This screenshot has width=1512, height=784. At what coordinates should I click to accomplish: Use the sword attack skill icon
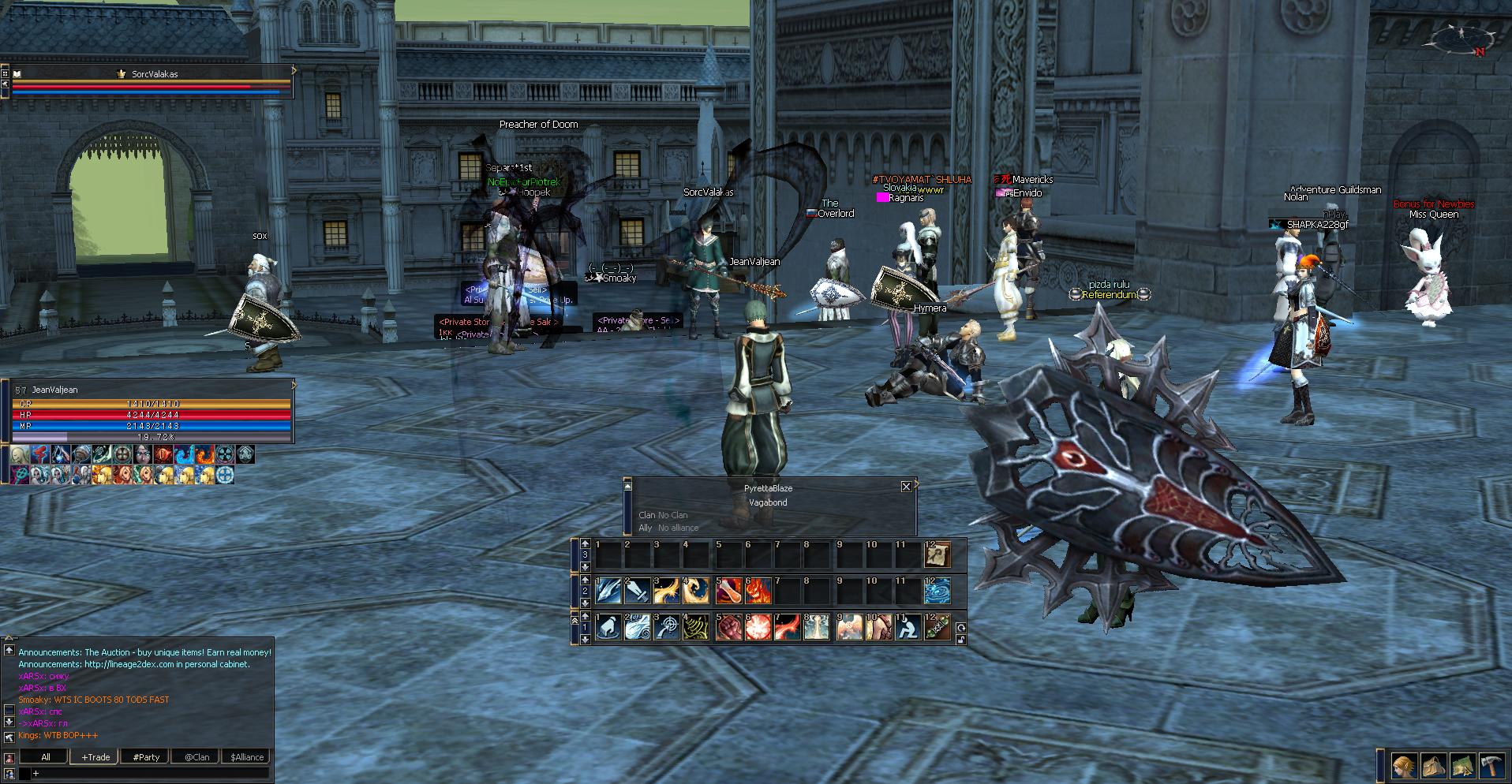tap(638, 591)
